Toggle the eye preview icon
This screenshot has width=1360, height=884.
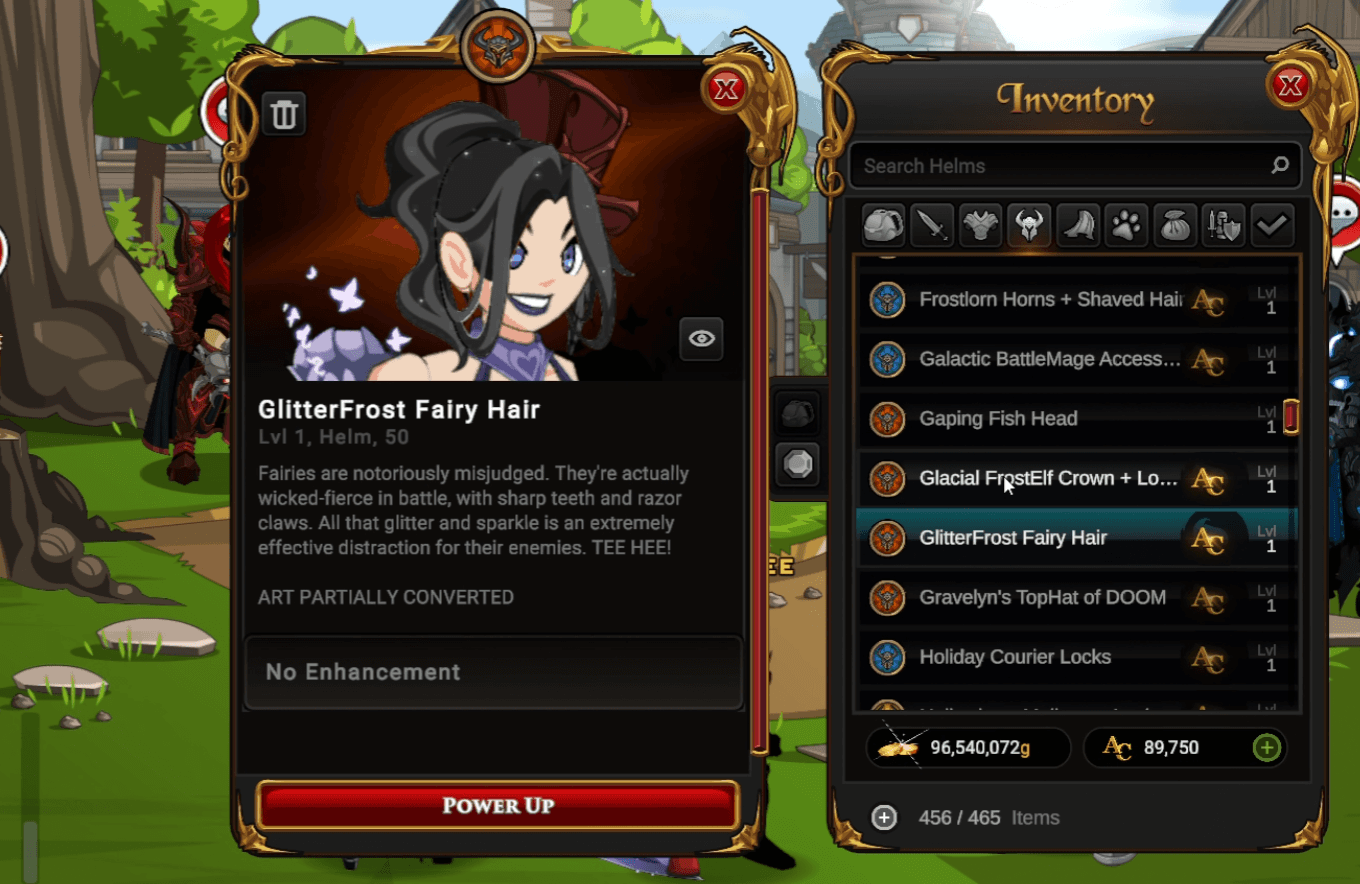(x=701, y=339)
